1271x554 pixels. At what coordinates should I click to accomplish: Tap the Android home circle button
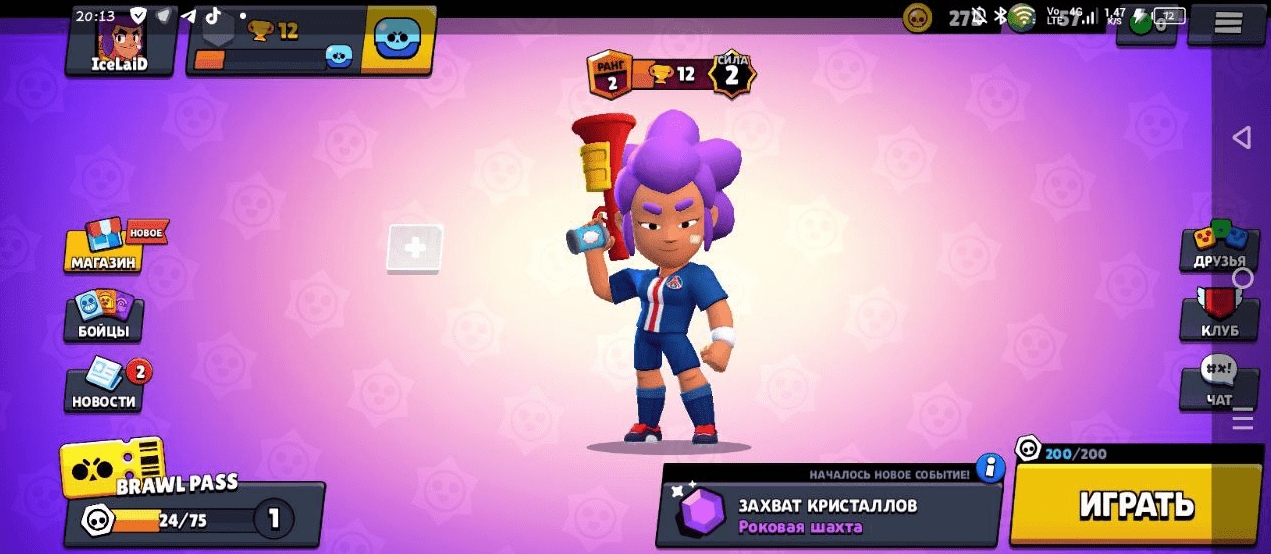coord(1243,277)
